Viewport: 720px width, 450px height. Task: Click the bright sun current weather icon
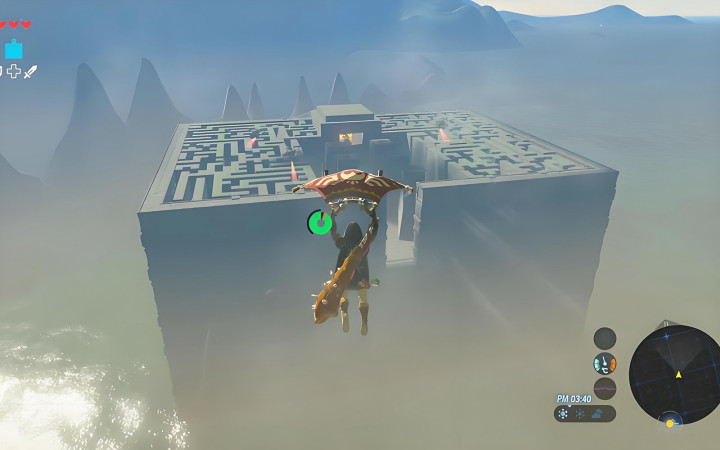pos(564,414)
